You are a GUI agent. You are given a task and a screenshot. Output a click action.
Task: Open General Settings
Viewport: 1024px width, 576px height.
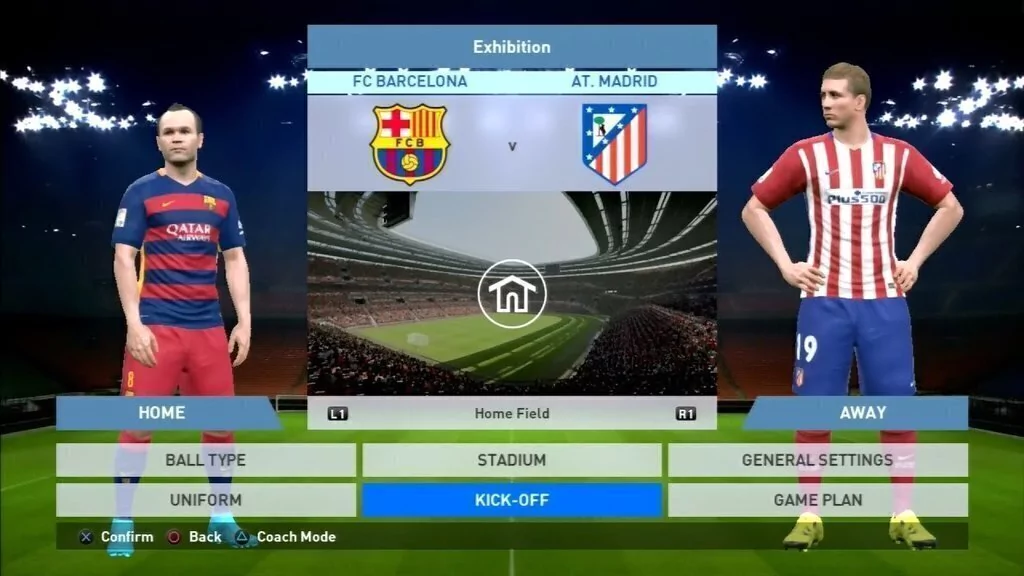click(x=817, y=460)
